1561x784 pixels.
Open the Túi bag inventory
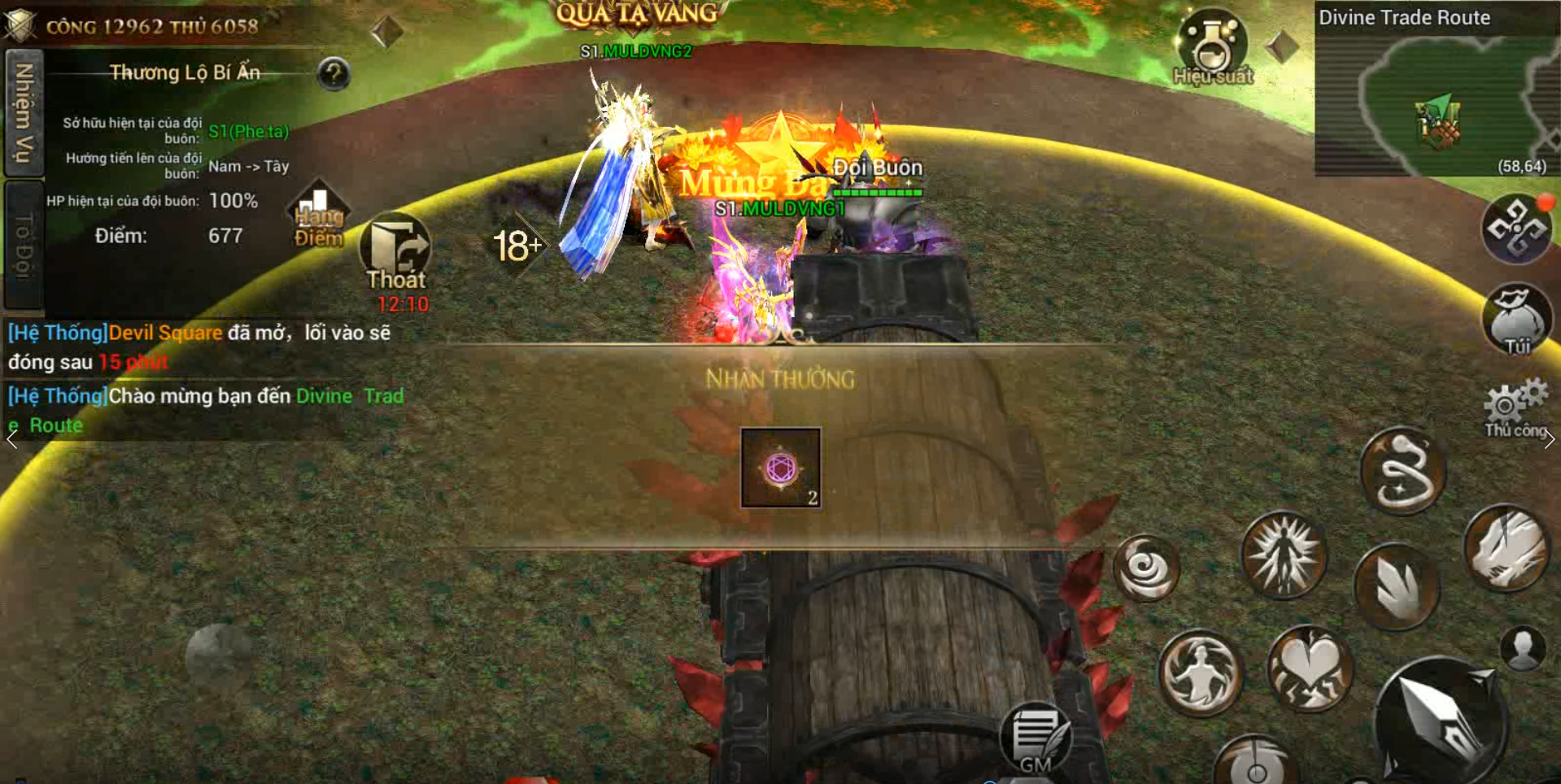point(1517,320)
